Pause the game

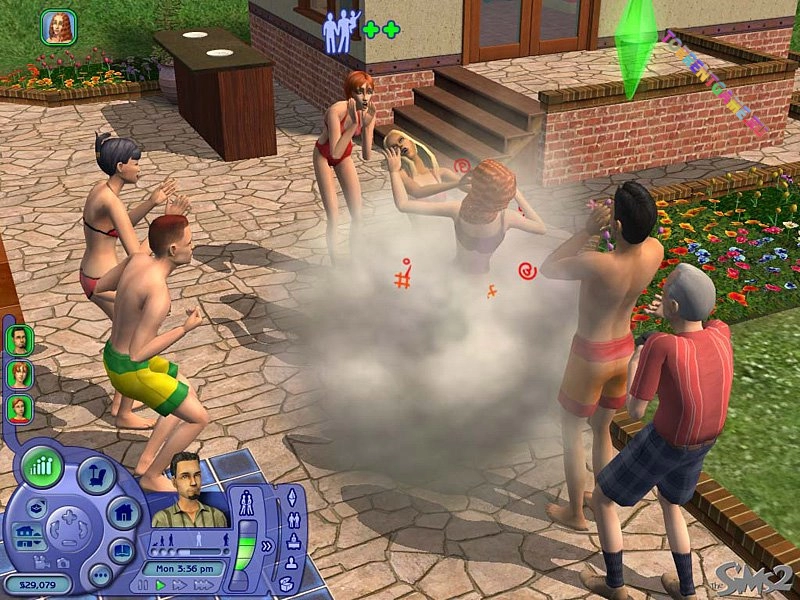[x=143, y=584]
